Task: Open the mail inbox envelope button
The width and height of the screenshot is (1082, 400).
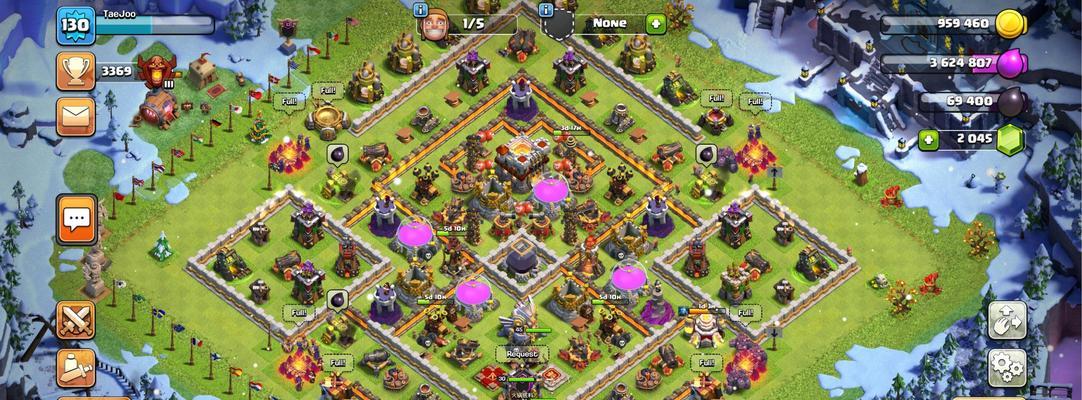Action: pyautogui.click(x=76, y=116)
